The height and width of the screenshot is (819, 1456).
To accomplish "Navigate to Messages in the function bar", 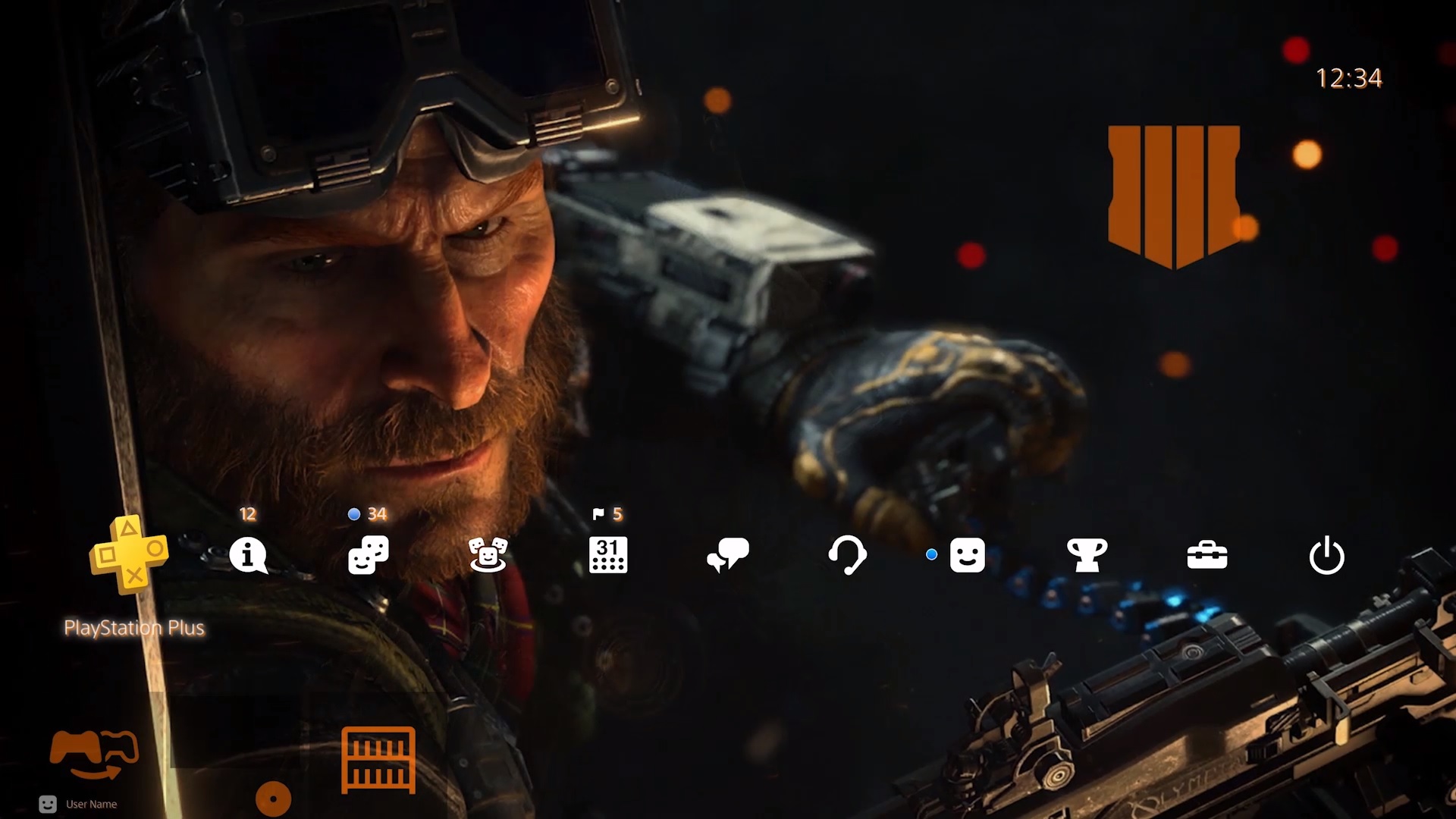I will pos(729,556).
